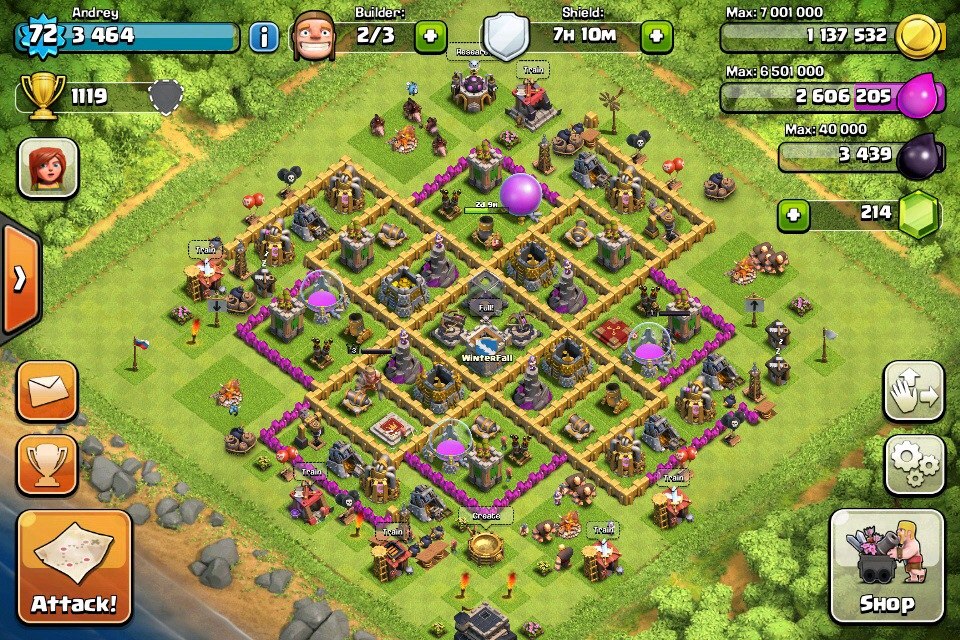This screenshot has width=960, height=640.
Task: Open the Shop
Action: click(886, 567)
